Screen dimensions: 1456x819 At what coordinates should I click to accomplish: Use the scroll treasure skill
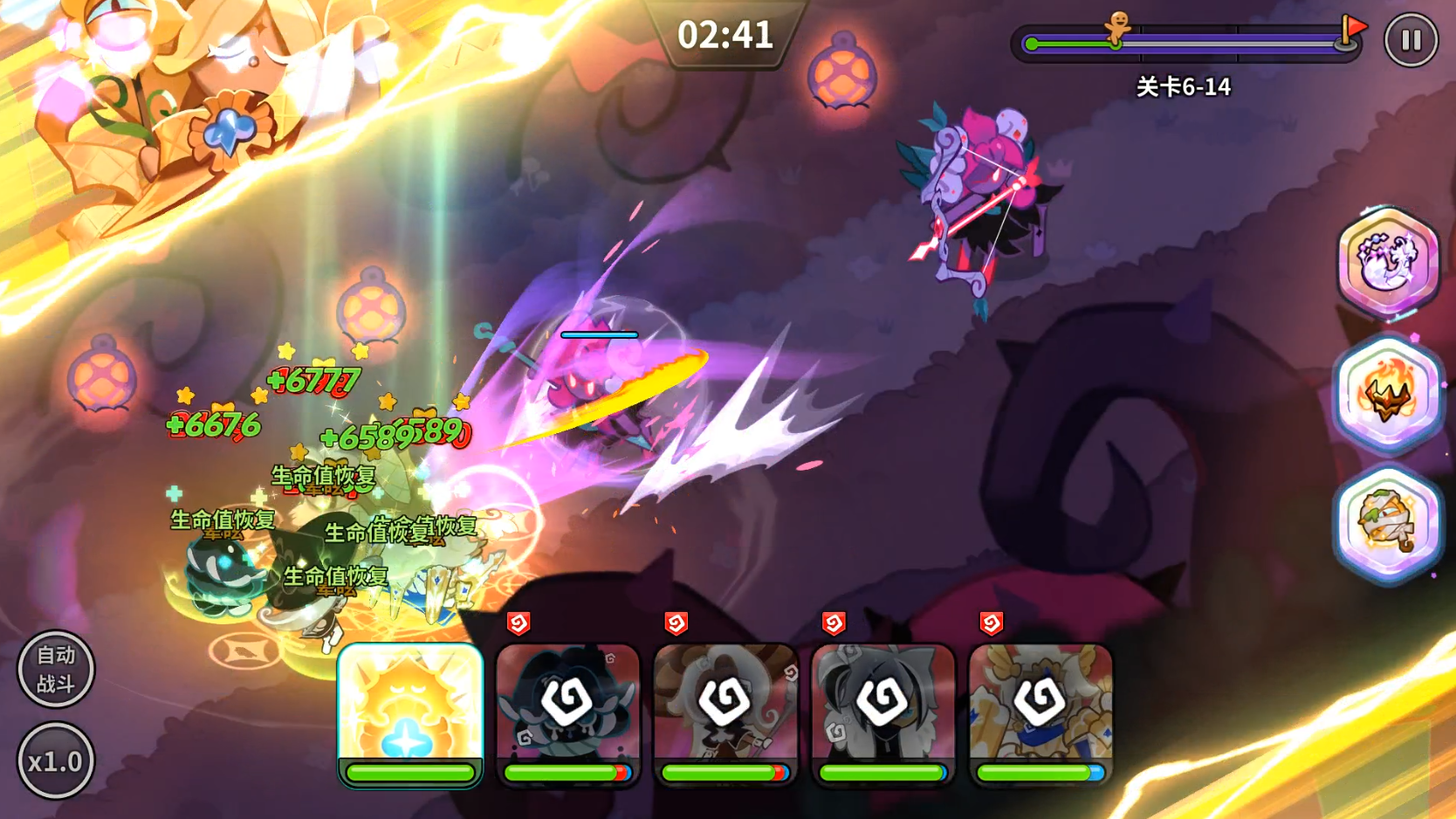(1388, 524)
